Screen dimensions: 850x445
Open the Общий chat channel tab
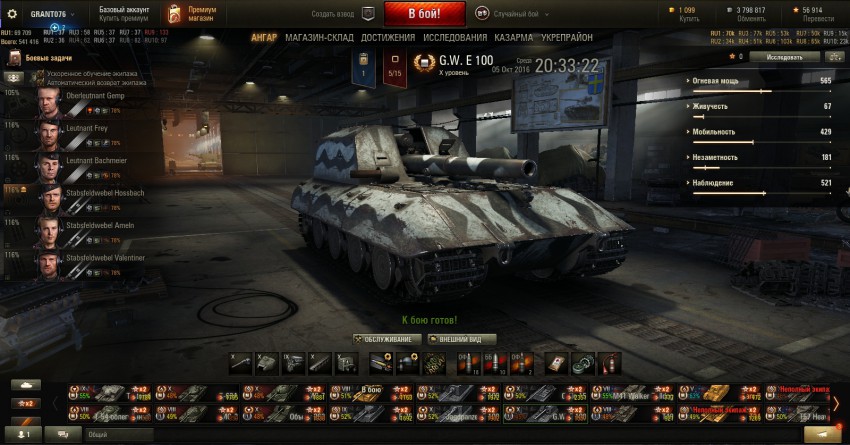click(x=98, y=434)
